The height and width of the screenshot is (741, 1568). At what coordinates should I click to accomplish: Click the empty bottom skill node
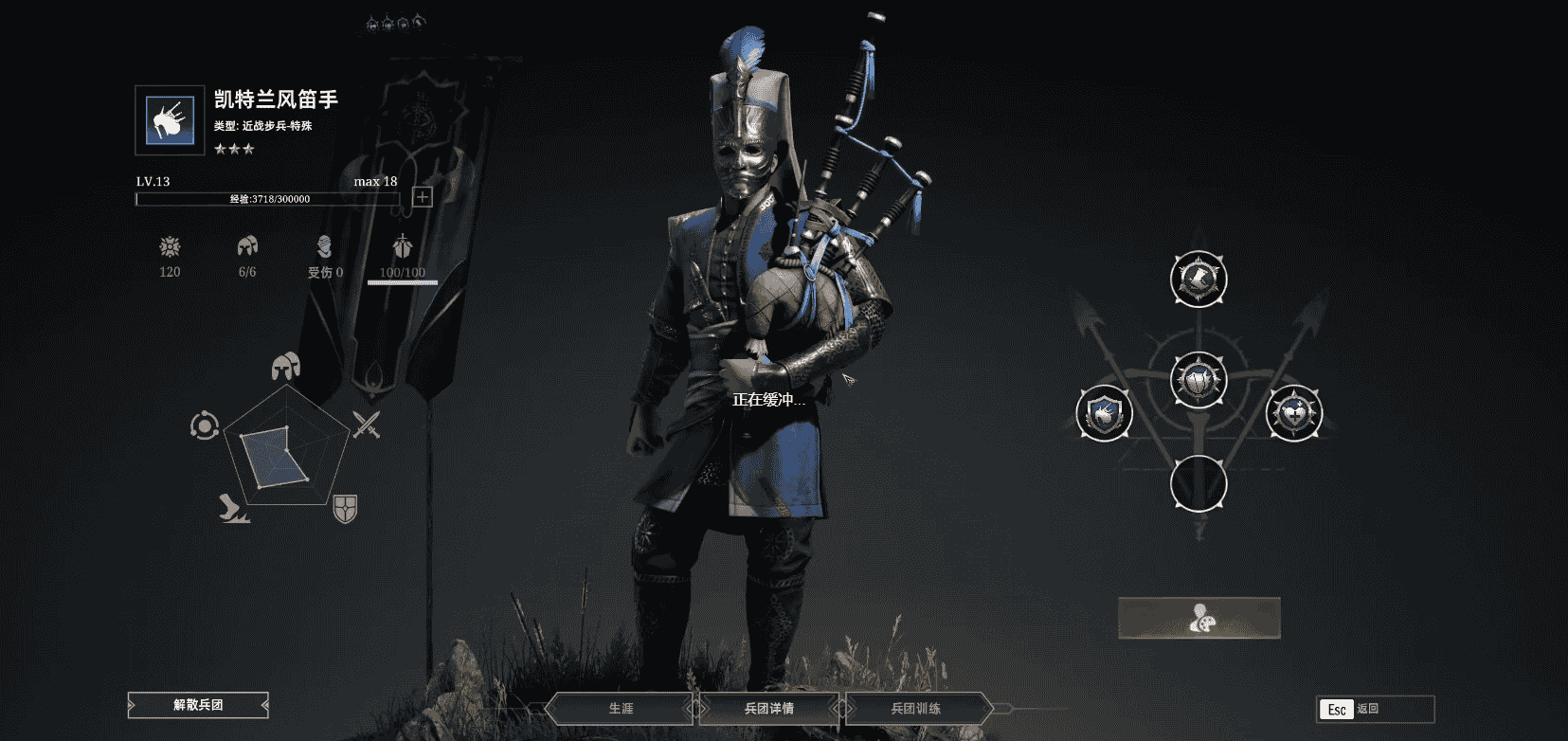pos(1199,483)
